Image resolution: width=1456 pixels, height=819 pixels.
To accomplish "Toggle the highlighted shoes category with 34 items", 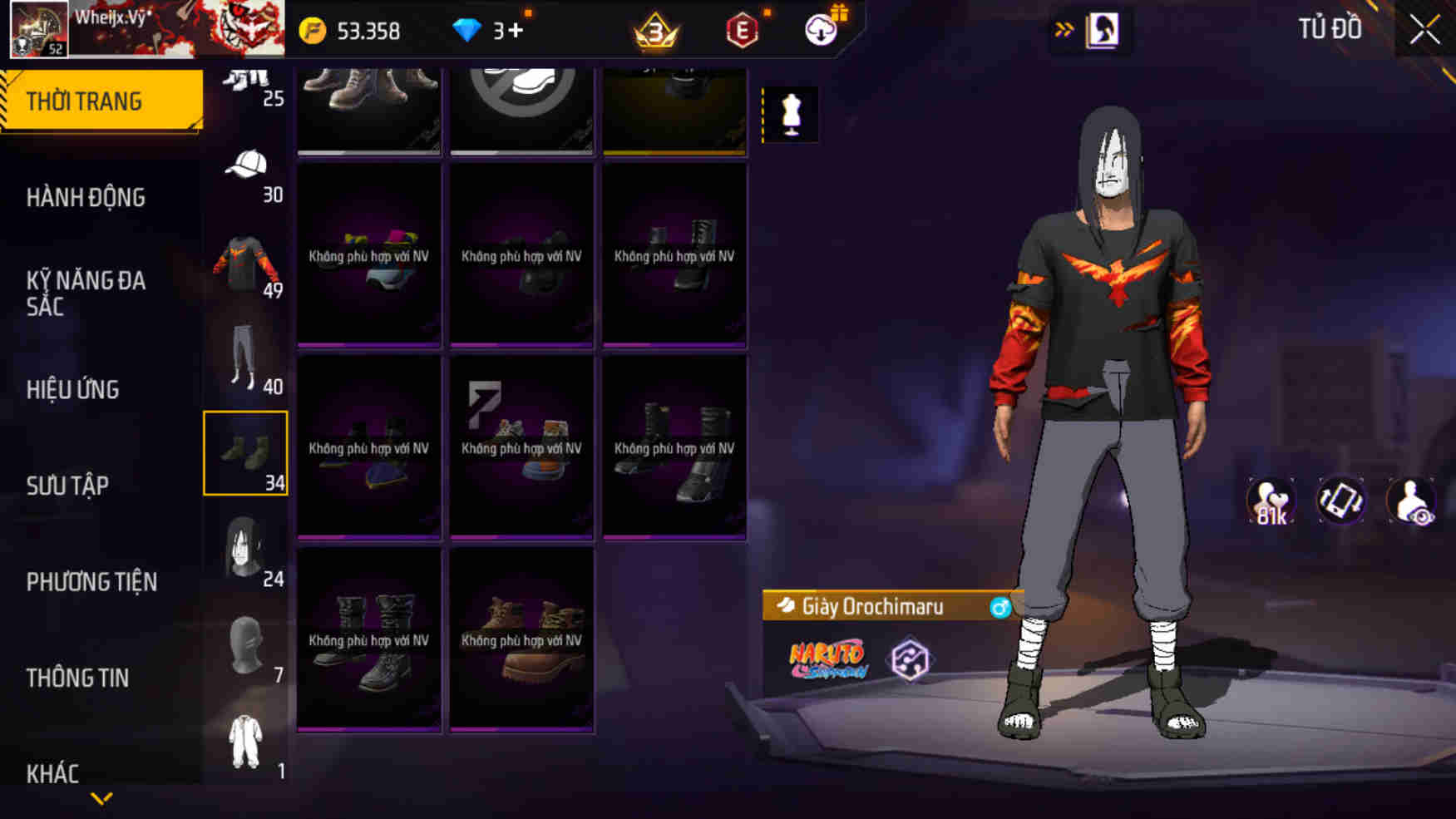I will (x=244, y=453).
